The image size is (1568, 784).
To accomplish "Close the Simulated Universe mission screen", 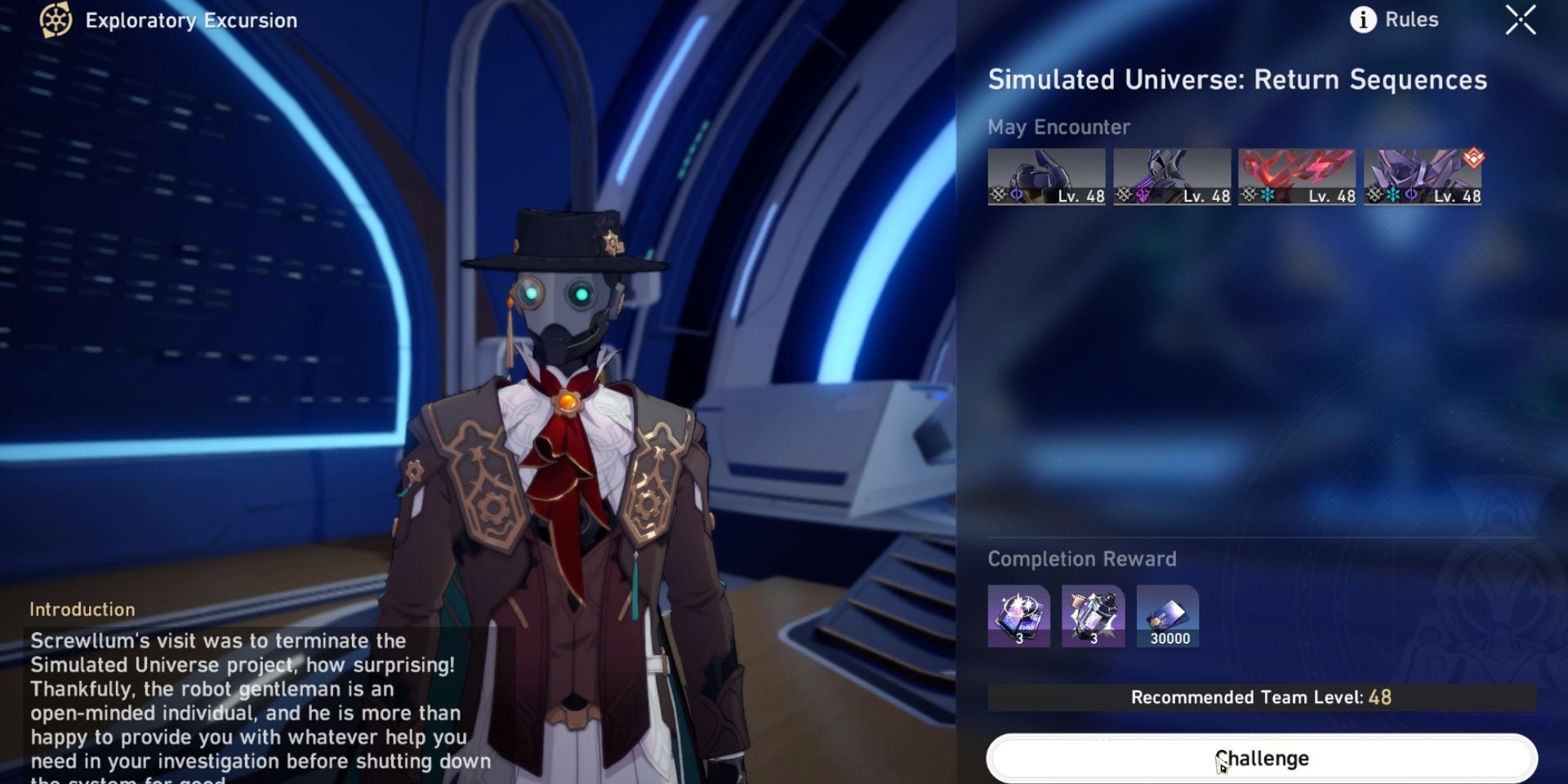I will (1521, 21).
